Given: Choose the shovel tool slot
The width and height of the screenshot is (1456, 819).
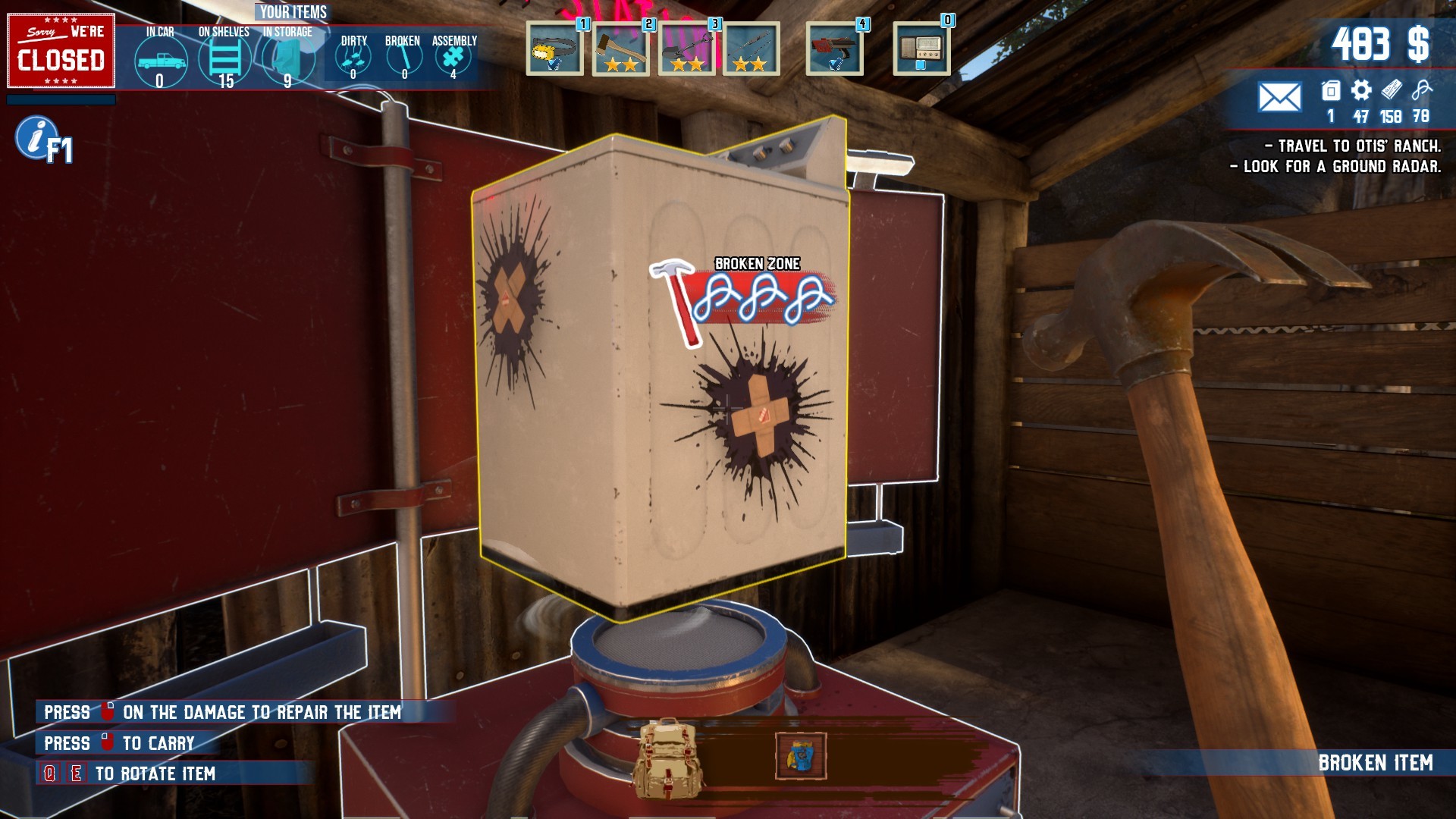Looking at the screenshot, I should (x=686, y=49).
